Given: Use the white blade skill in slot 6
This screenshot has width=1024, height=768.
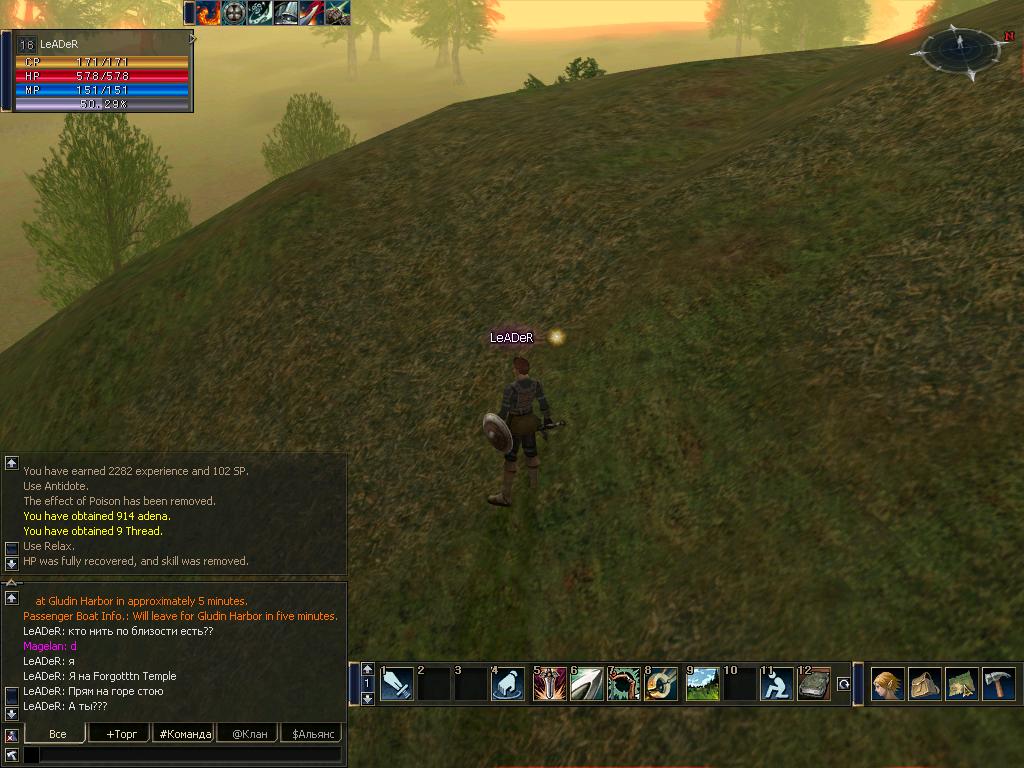Looking at the screenshot, I should pos(586,685).
